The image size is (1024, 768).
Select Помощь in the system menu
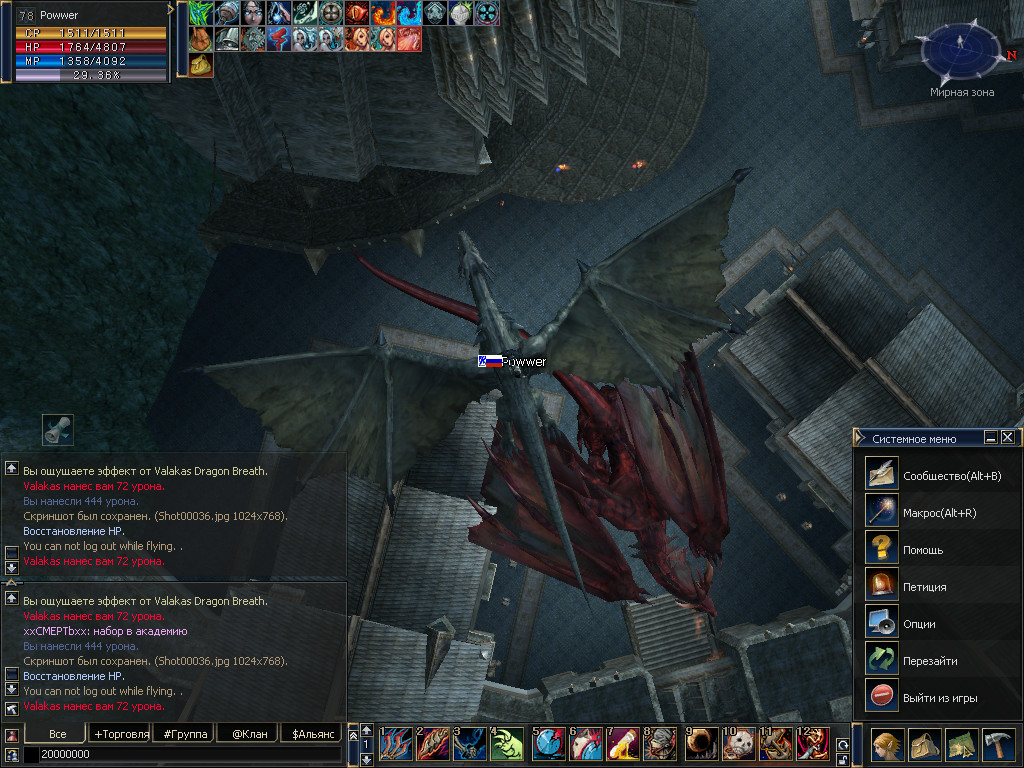pyautogui.click(x=922, y=549)
